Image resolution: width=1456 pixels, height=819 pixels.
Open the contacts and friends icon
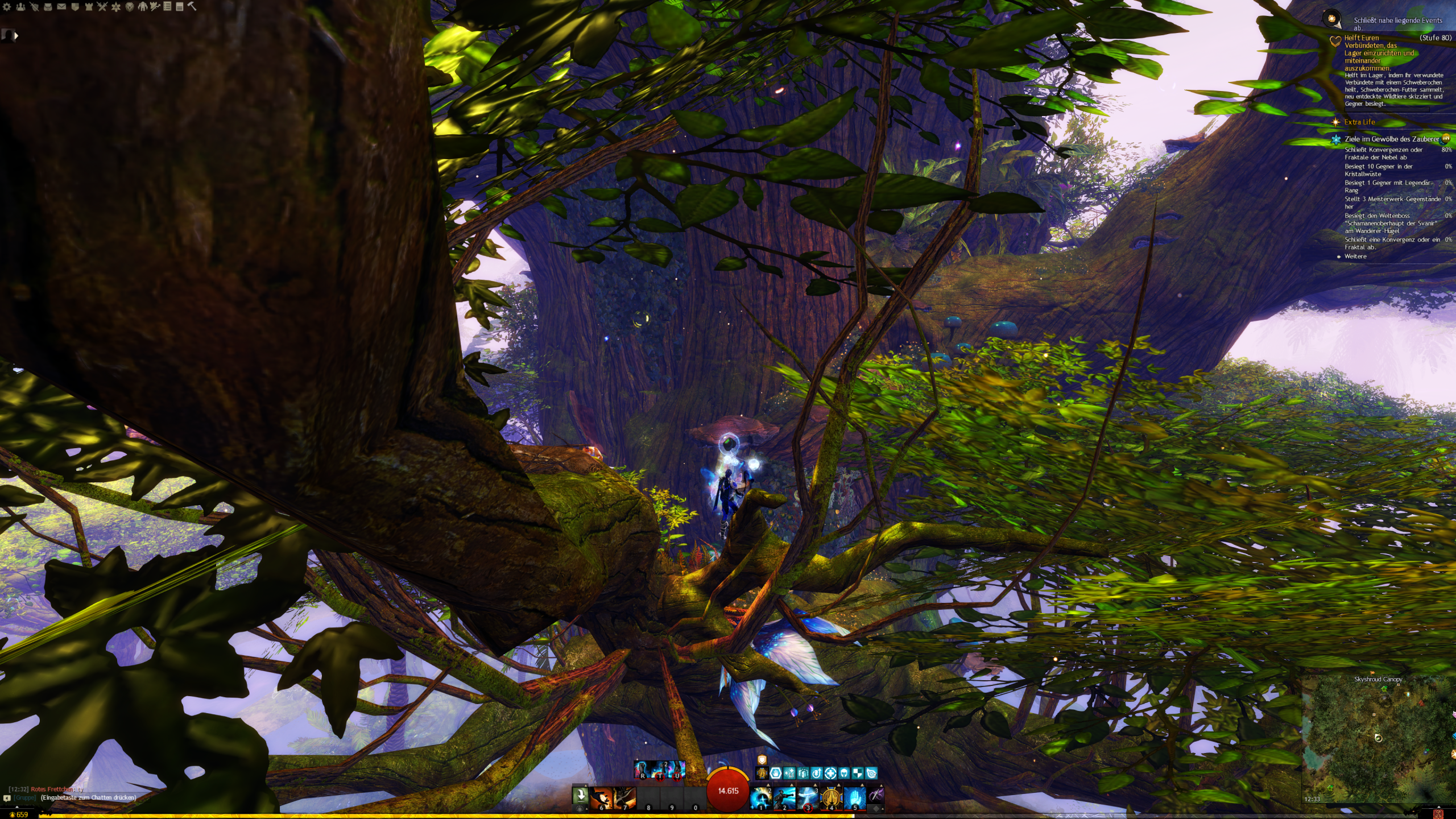tap(20, 7)
